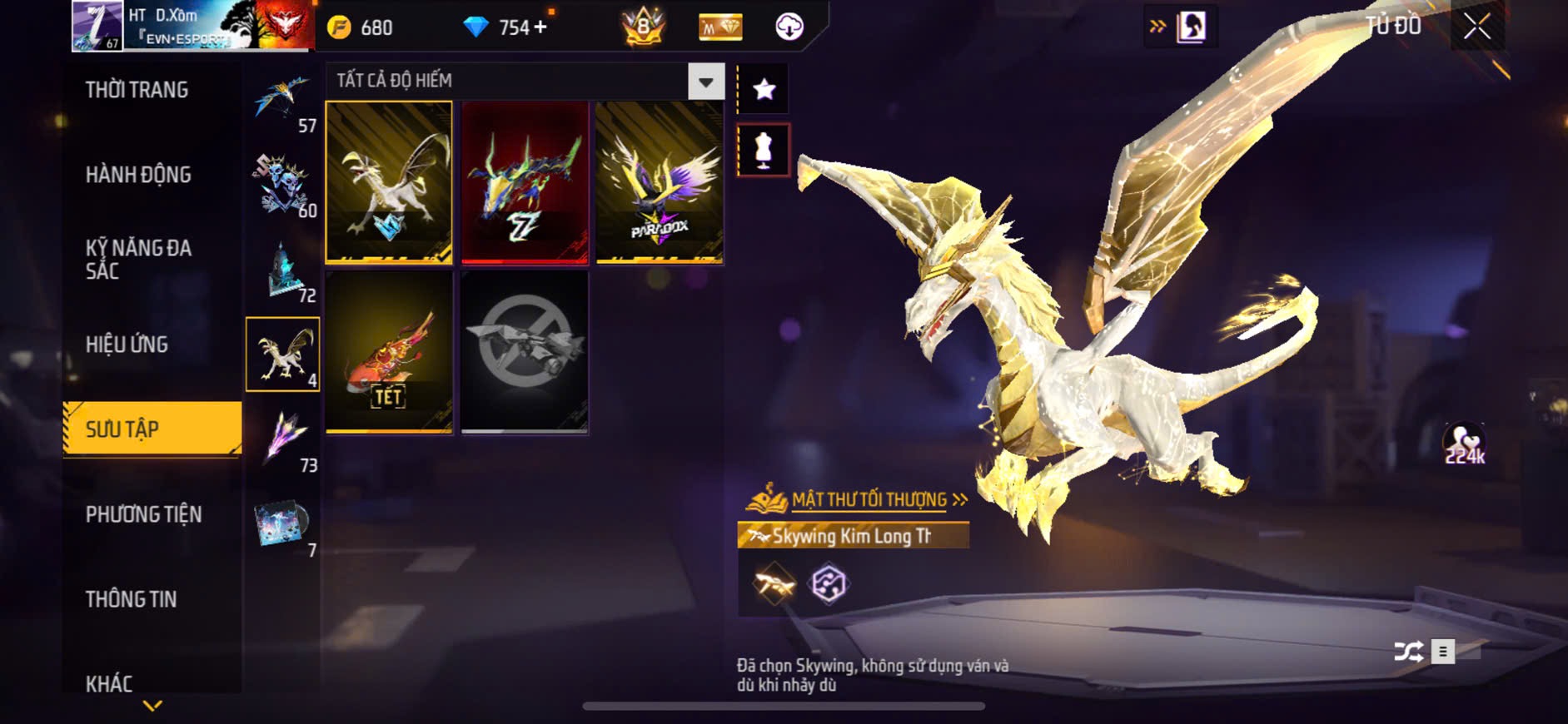Image resolution: width=1568 pixels, height=724 pixels.
Task: Select the skull backpack subcategory
Action: click(x=283, y=185)
